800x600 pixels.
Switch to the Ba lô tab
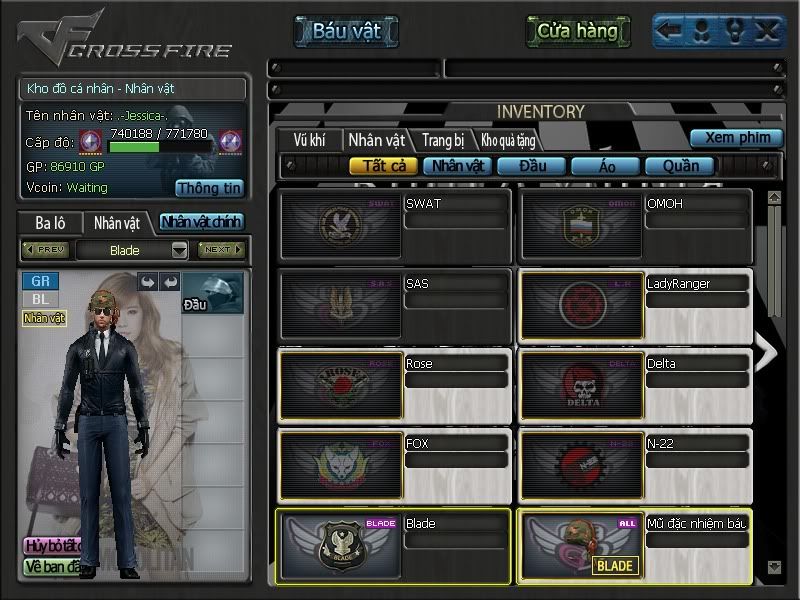coord(50,222)
